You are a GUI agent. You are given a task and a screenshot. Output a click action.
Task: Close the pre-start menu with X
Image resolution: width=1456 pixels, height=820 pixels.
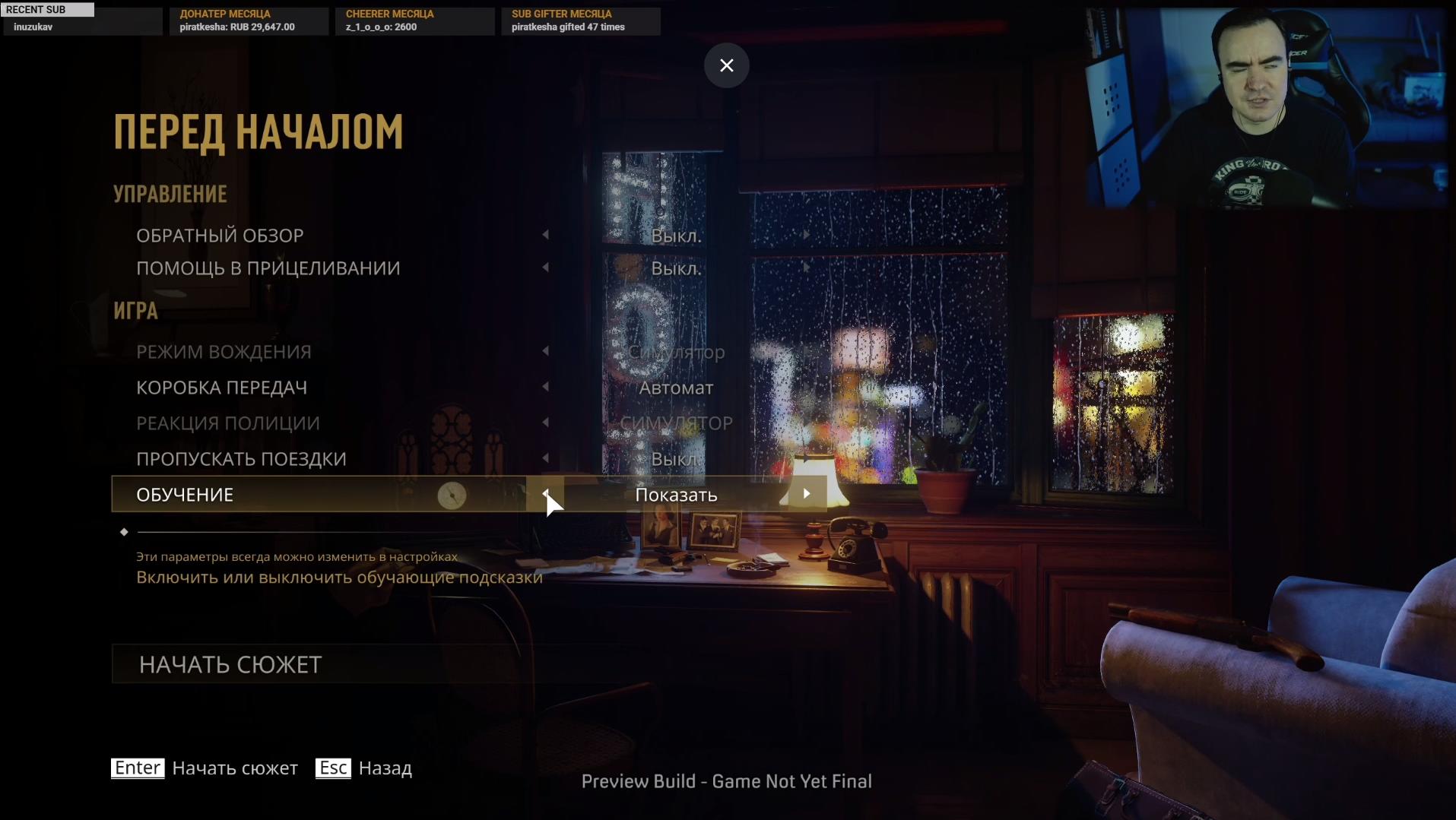click(x=726, y=65)
